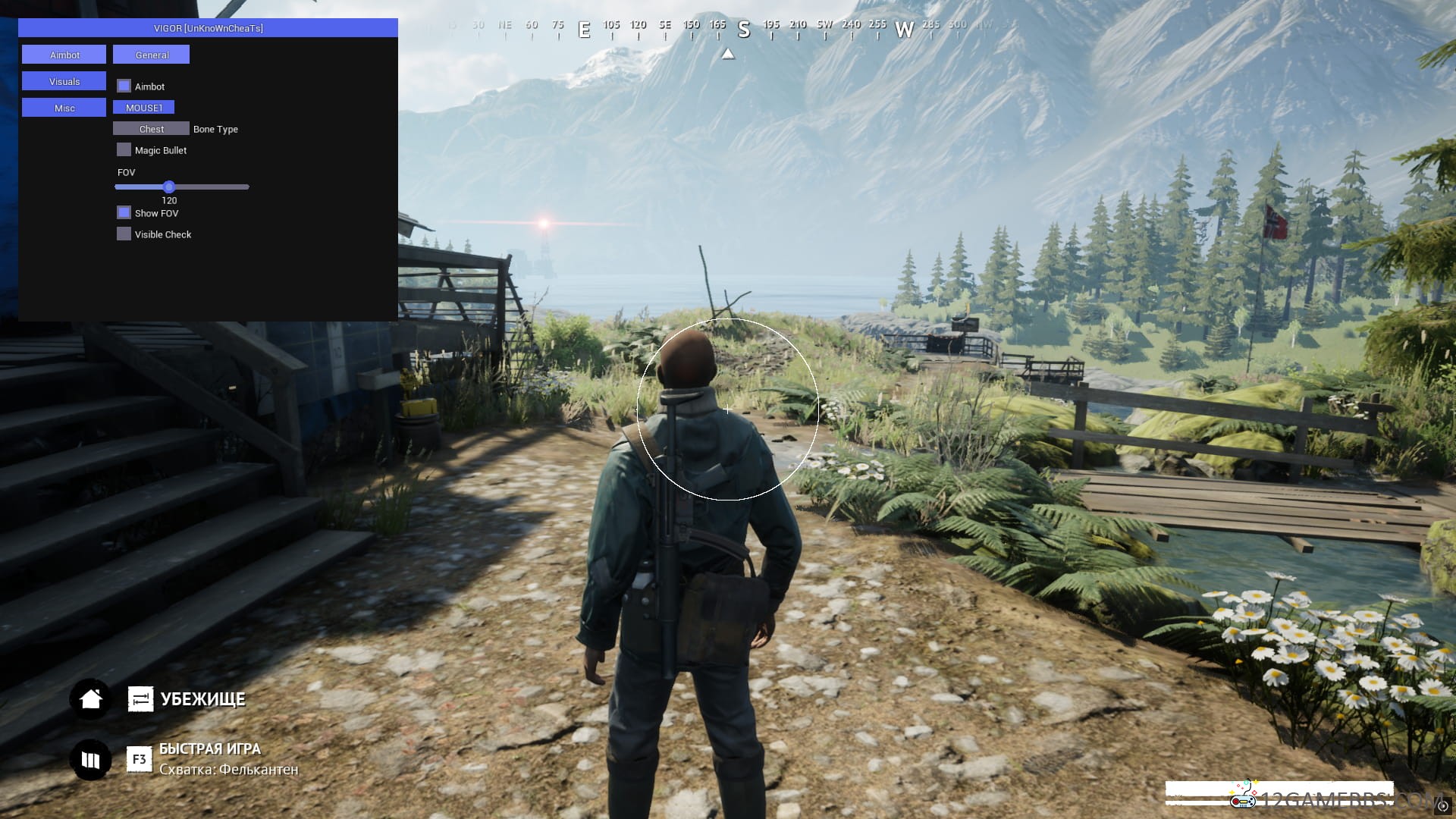Click the FOV slider handle
1456x819 pixels.
coord(169,187)
